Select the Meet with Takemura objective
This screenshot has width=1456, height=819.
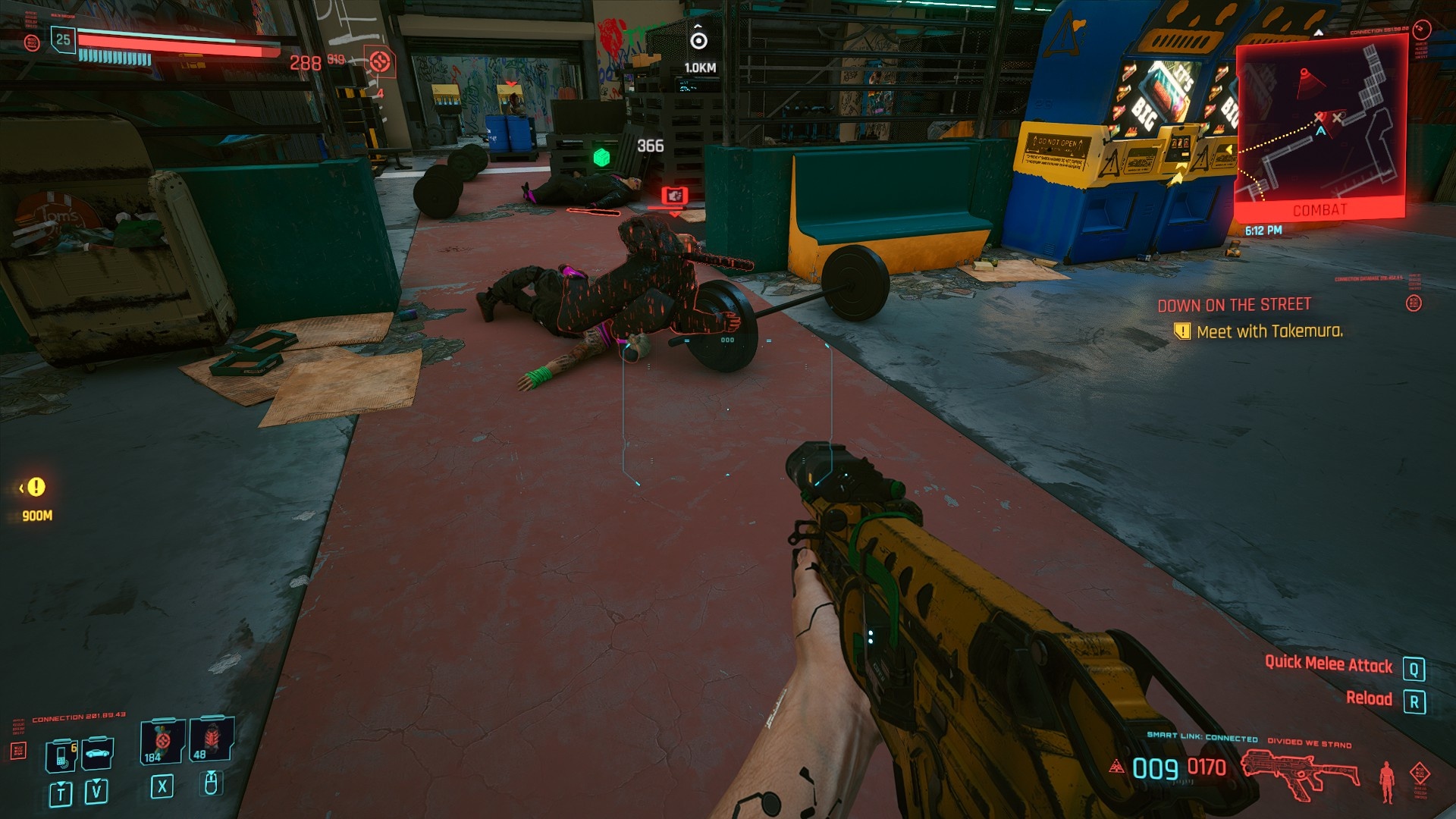click(1269, 331)
